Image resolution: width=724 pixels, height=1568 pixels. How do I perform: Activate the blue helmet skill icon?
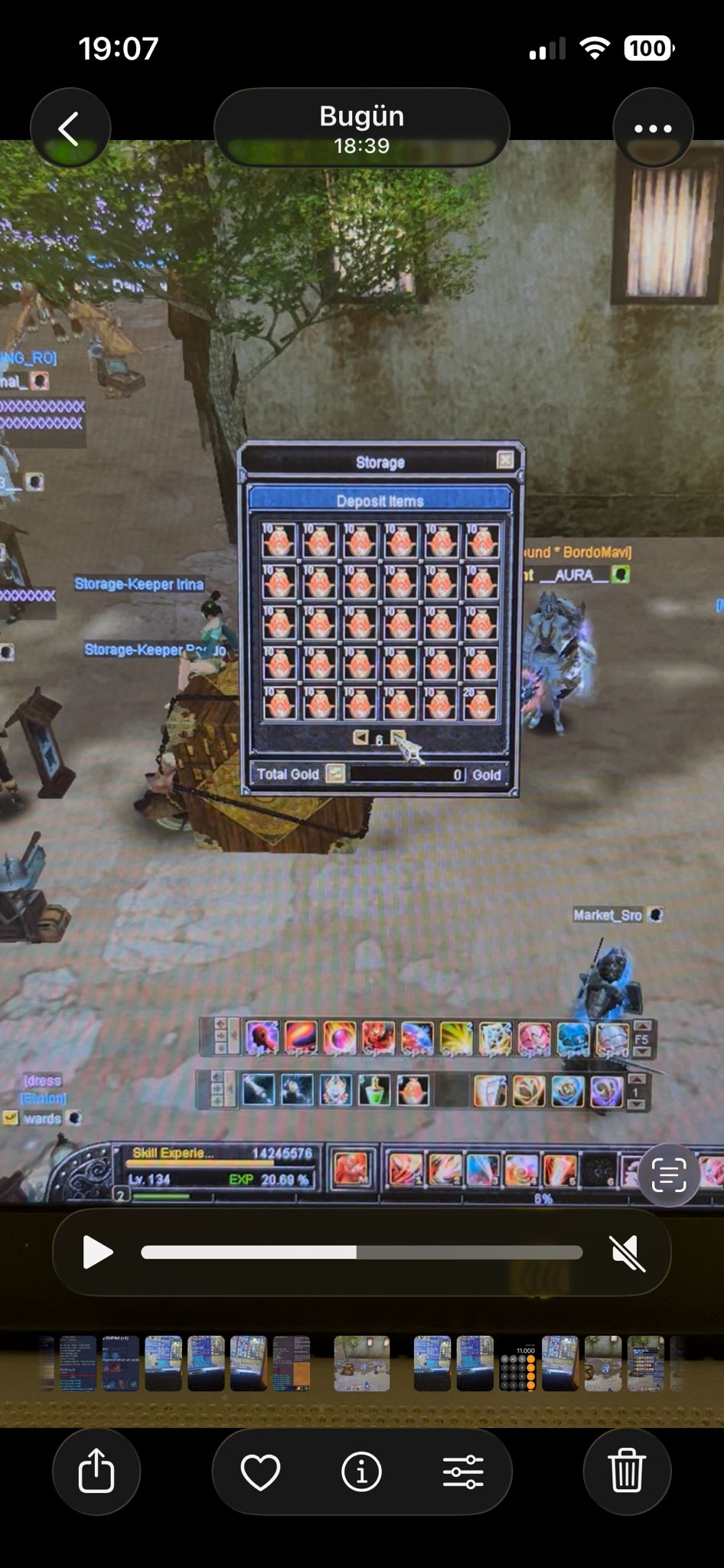pos(573,1037)
